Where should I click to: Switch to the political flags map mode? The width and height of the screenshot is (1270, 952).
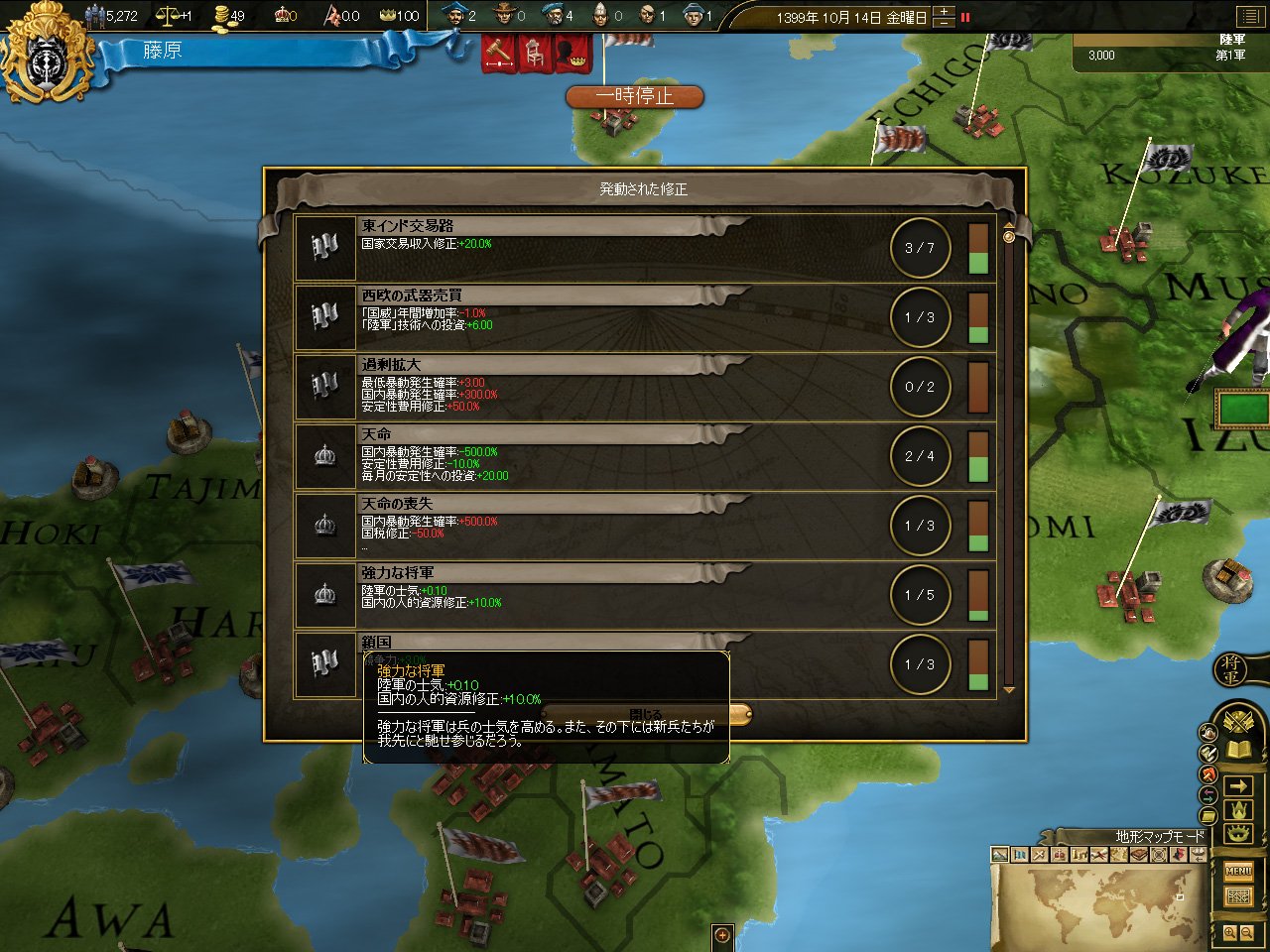point(1020,855)
